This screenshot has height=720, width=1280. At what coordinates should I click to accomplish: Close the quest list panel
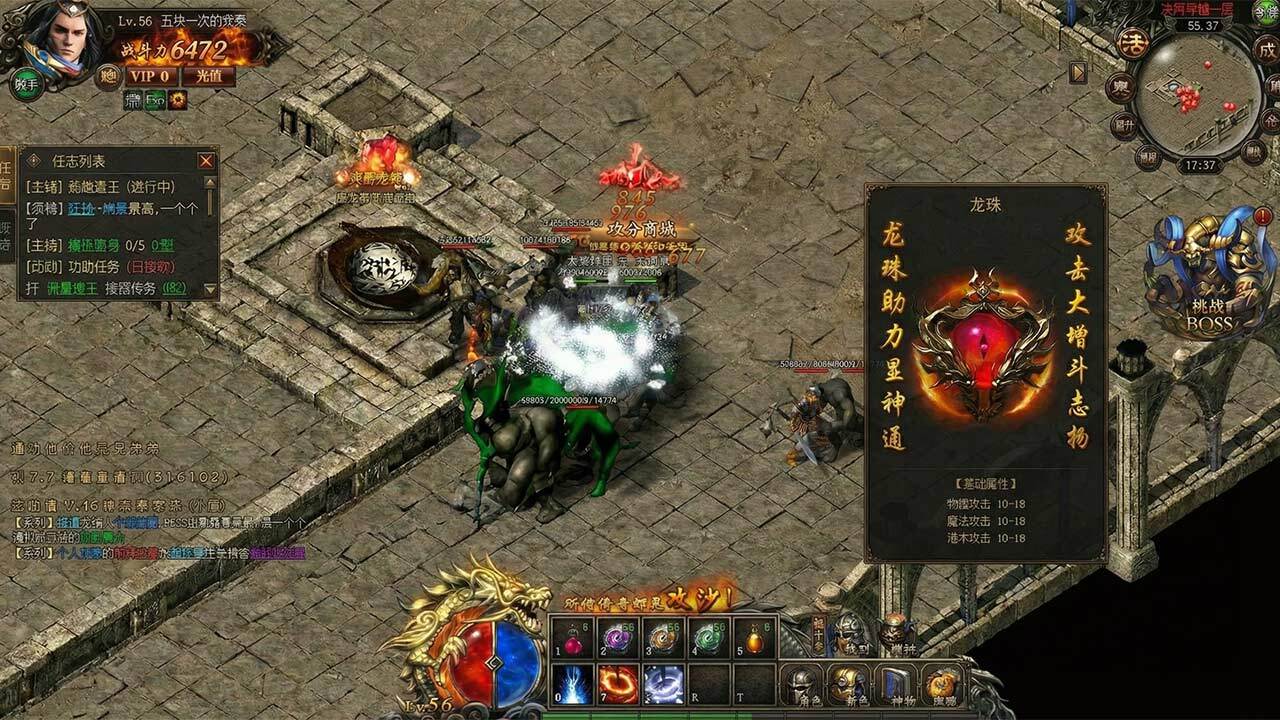pos(206,161)
